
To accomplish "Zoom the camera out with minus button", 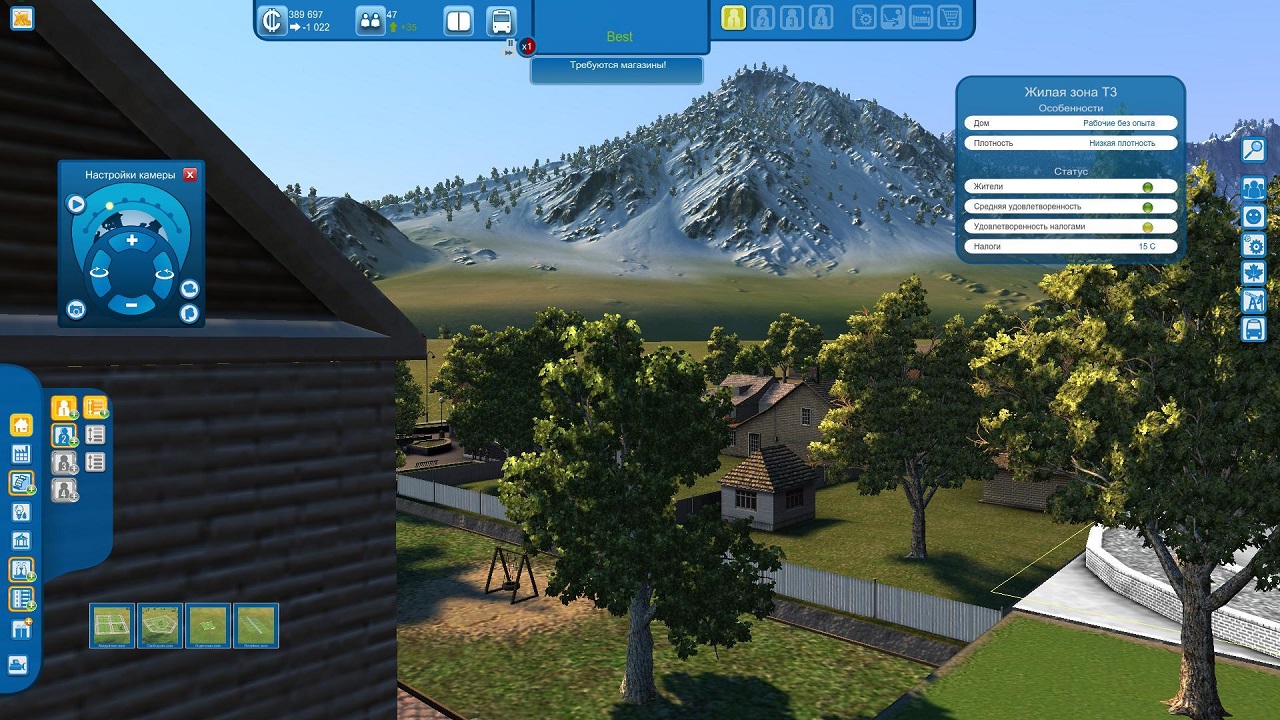I will tap(132, 304).
